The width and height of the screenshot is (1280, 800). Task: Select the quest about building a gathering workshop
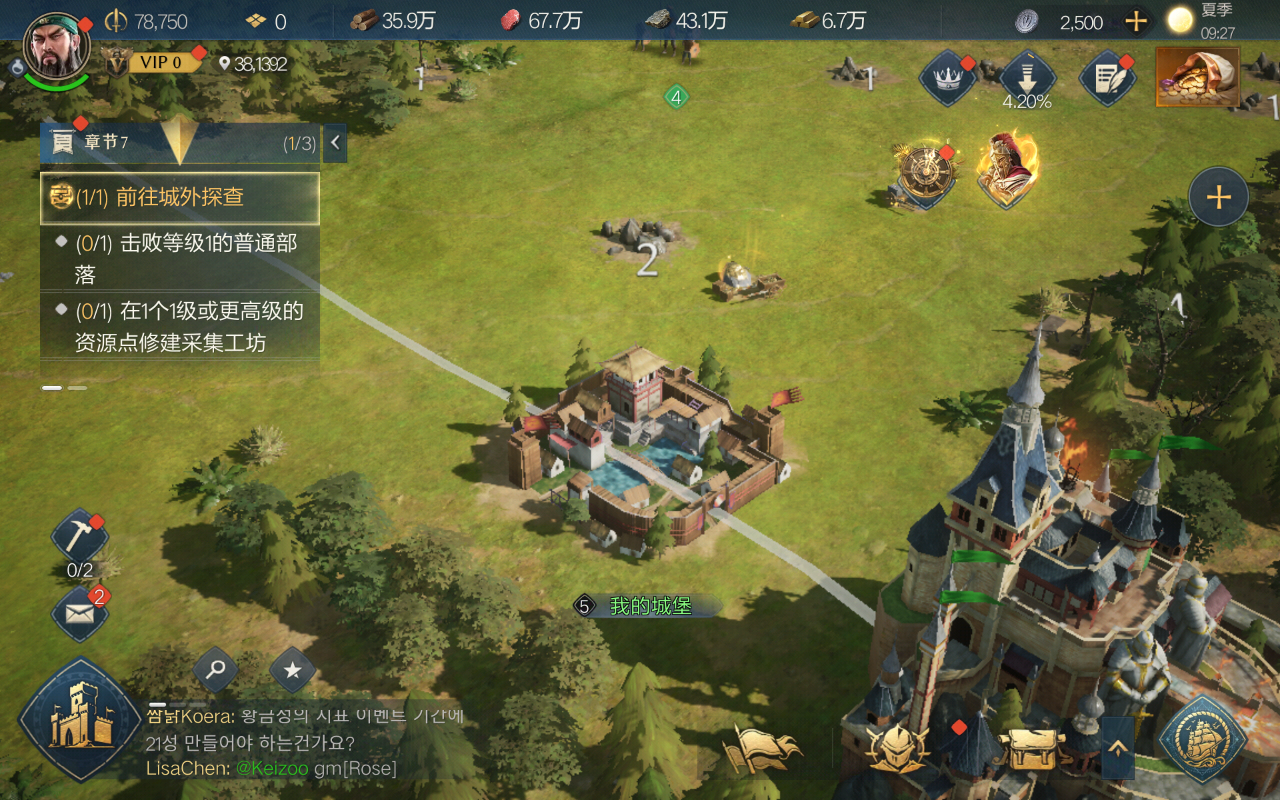click(x=180, y=326)
